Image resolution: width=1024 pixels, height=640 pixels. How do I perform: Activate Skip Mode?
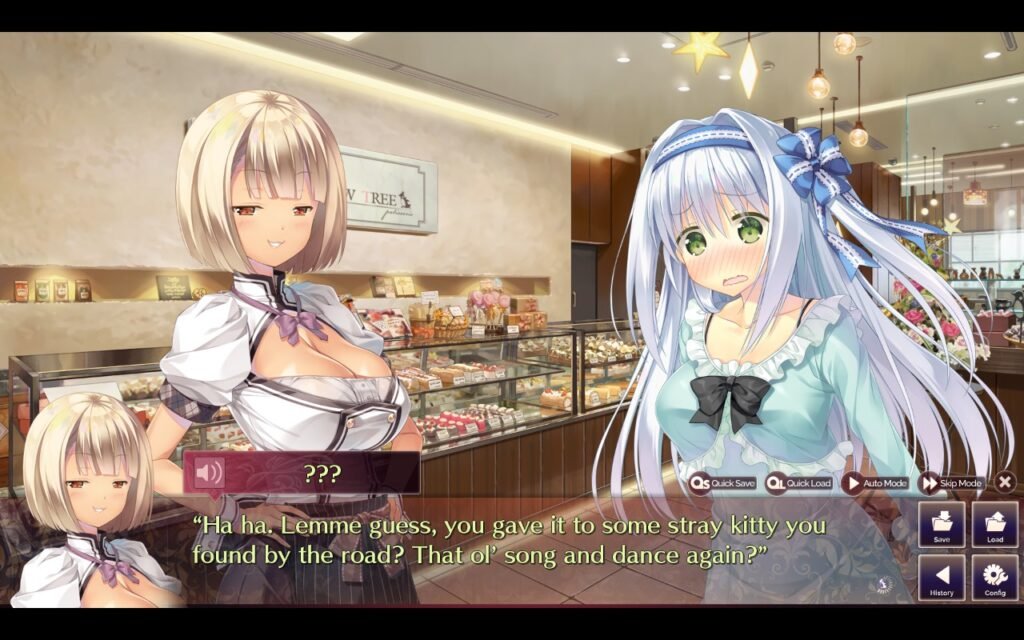click(x=951, y=483)
